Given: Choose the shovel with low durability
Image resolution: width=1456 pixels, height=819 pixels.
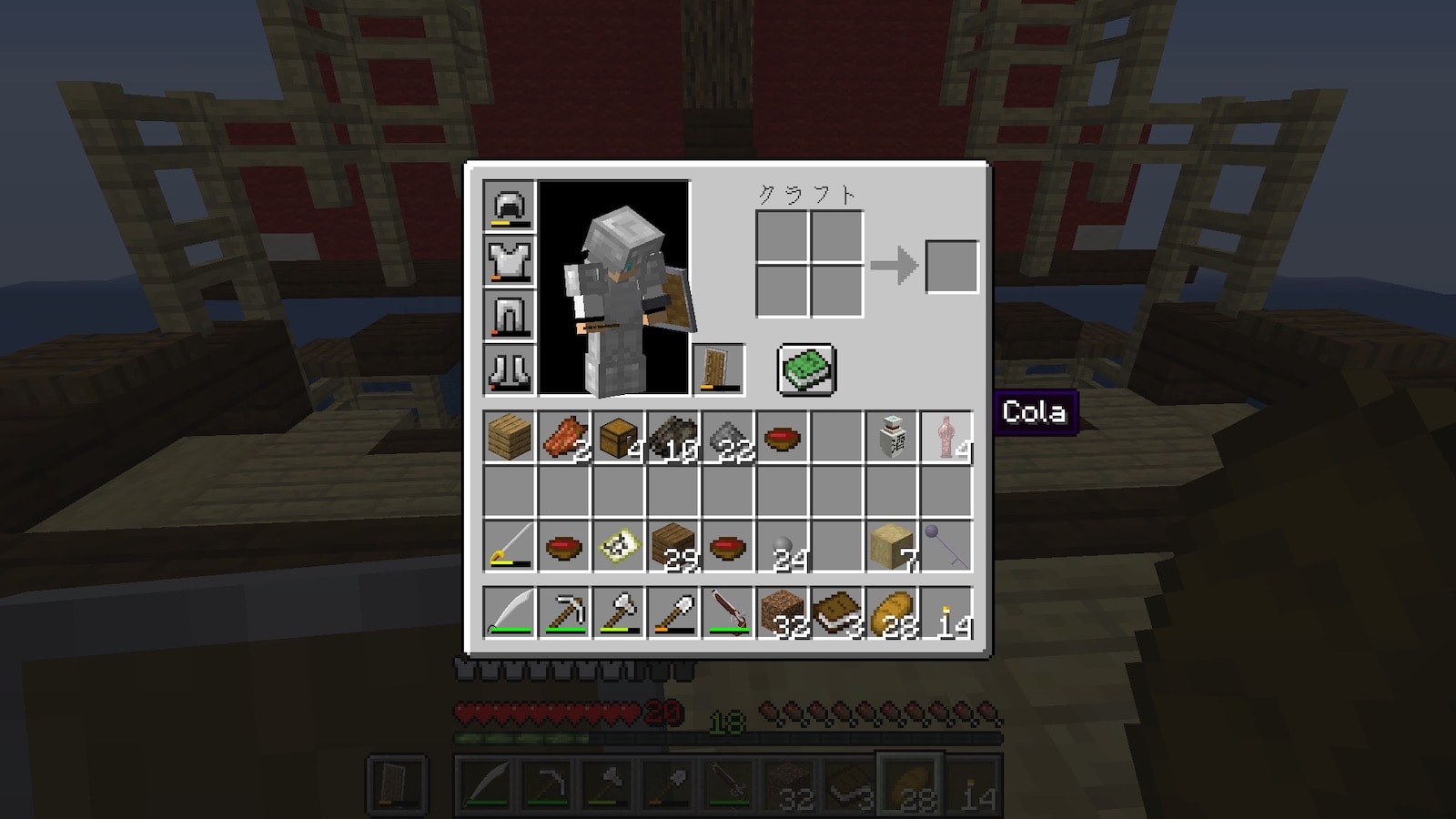Looking at the screenshot, I should 673,612.
